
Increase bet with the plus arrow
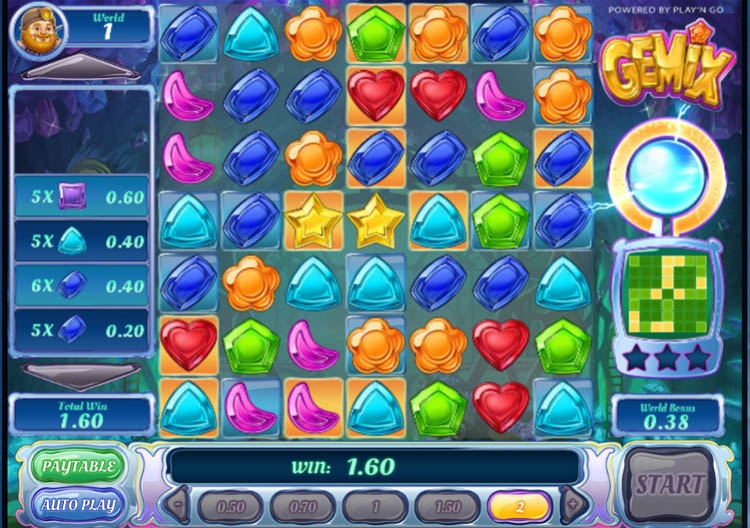pyautogui.click(x=573, y=505)
